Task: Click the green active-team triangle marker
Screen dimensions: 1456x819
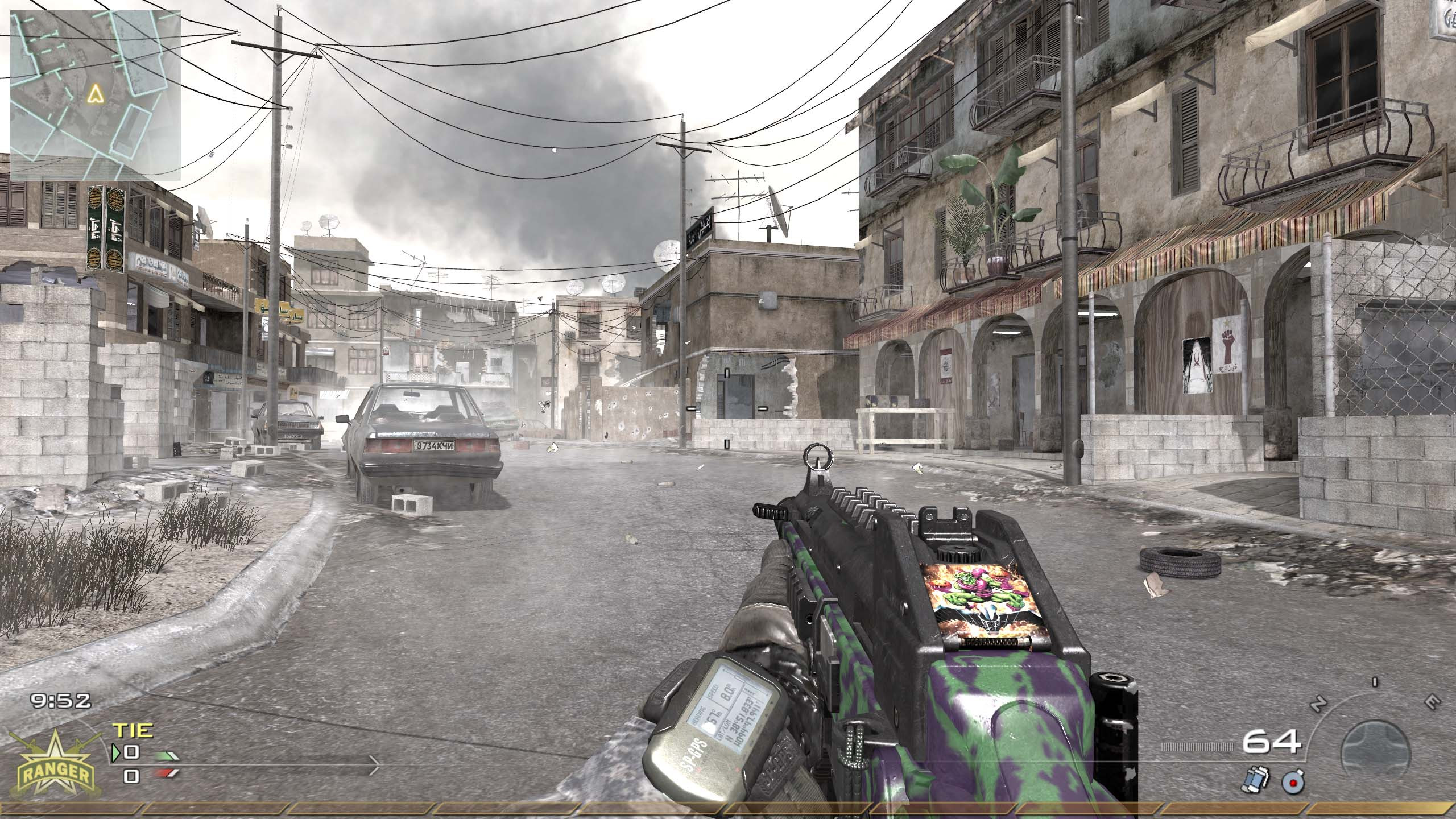Action: click(x=116, y=755)
